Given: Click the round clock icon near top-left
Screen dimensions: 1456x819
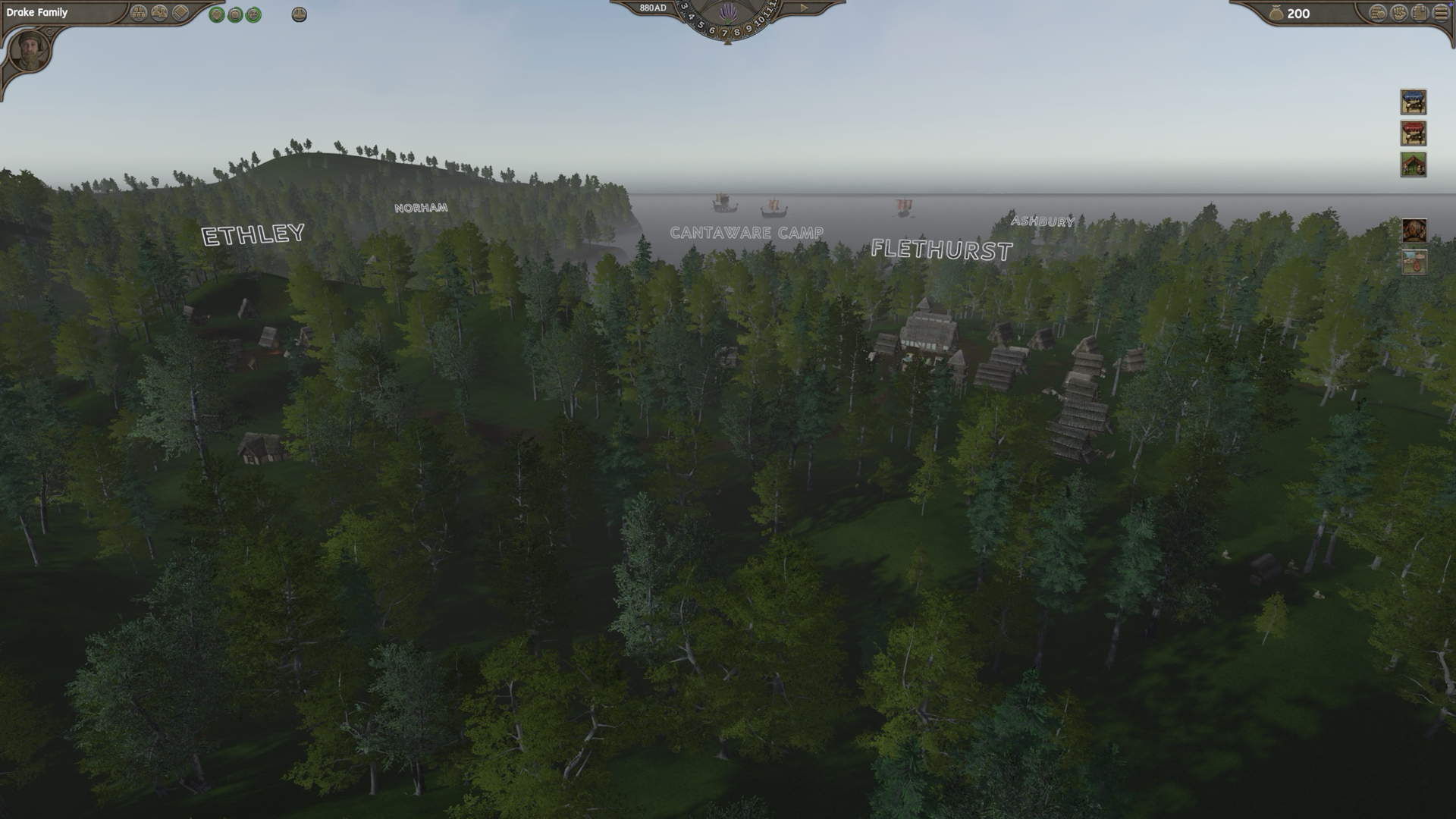Looking at the screenshot, I should [300, 13].
